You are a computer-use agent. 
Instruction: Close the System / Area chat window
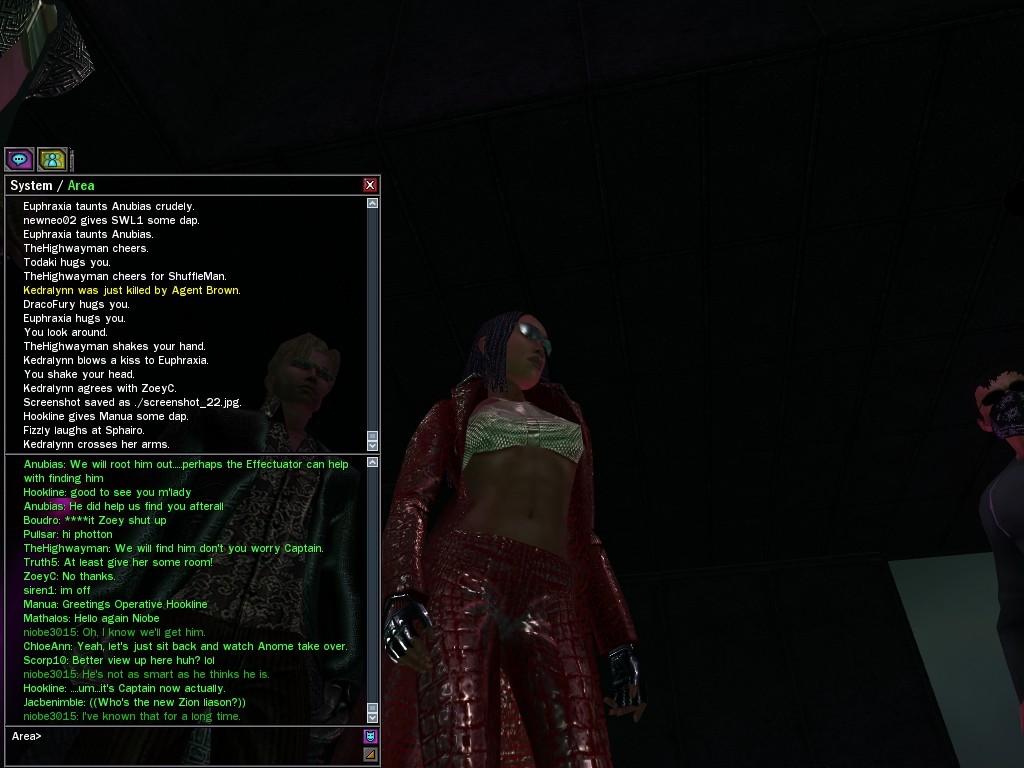click(370, 185)
